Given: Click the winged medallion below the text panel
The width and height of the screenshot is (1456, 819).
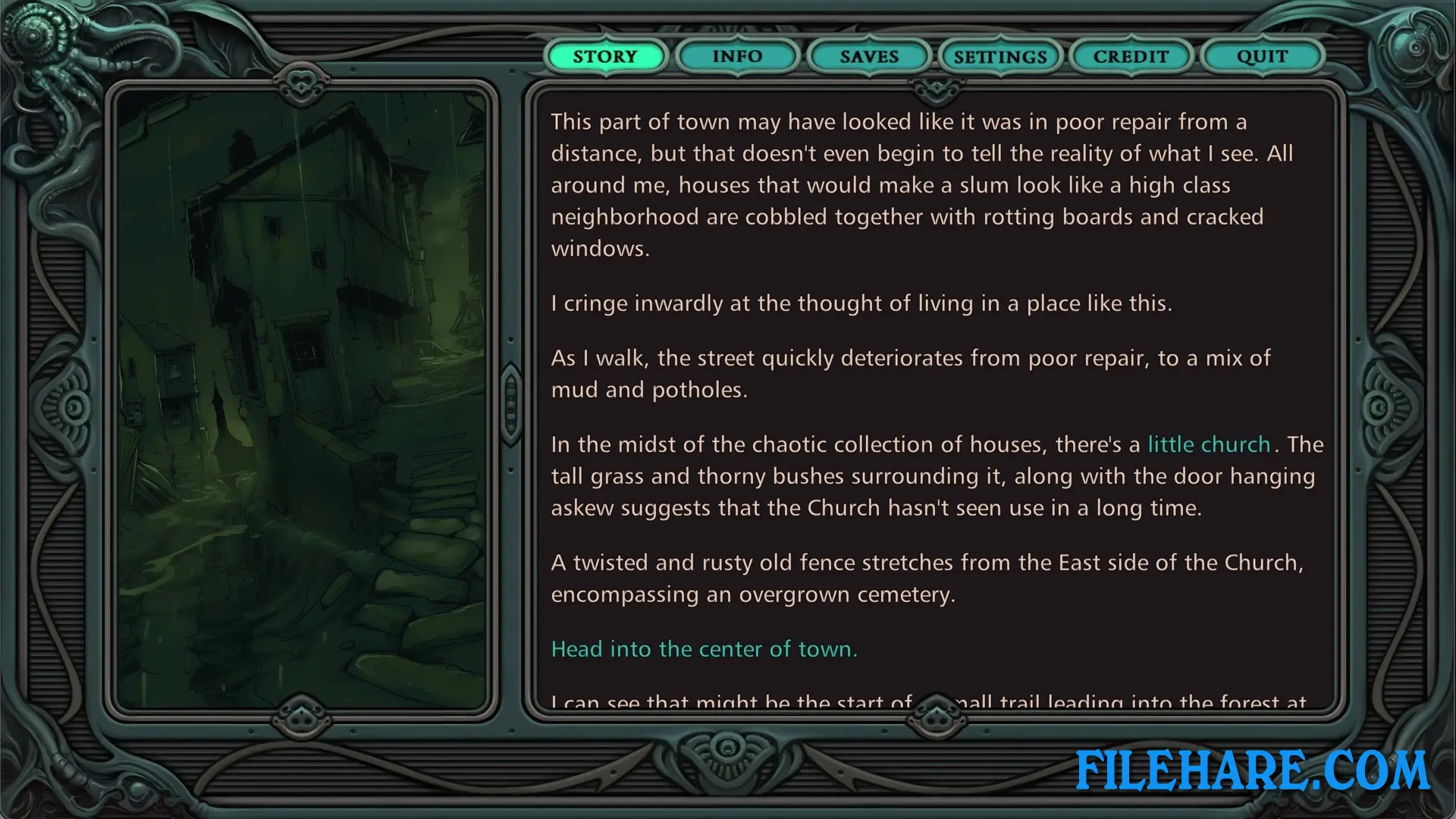Looking at the screenshot, I should pos(937,717).
